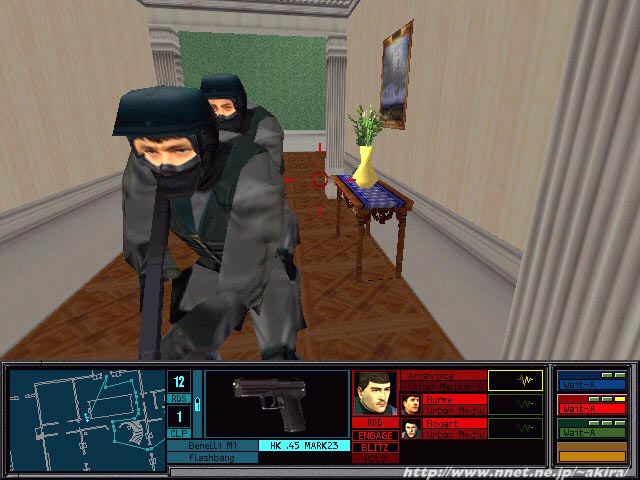640x480 pixels.
Task: Choose the ENGAGE rules of engagement
Action: pyautogui.click(x=375, y=435)
